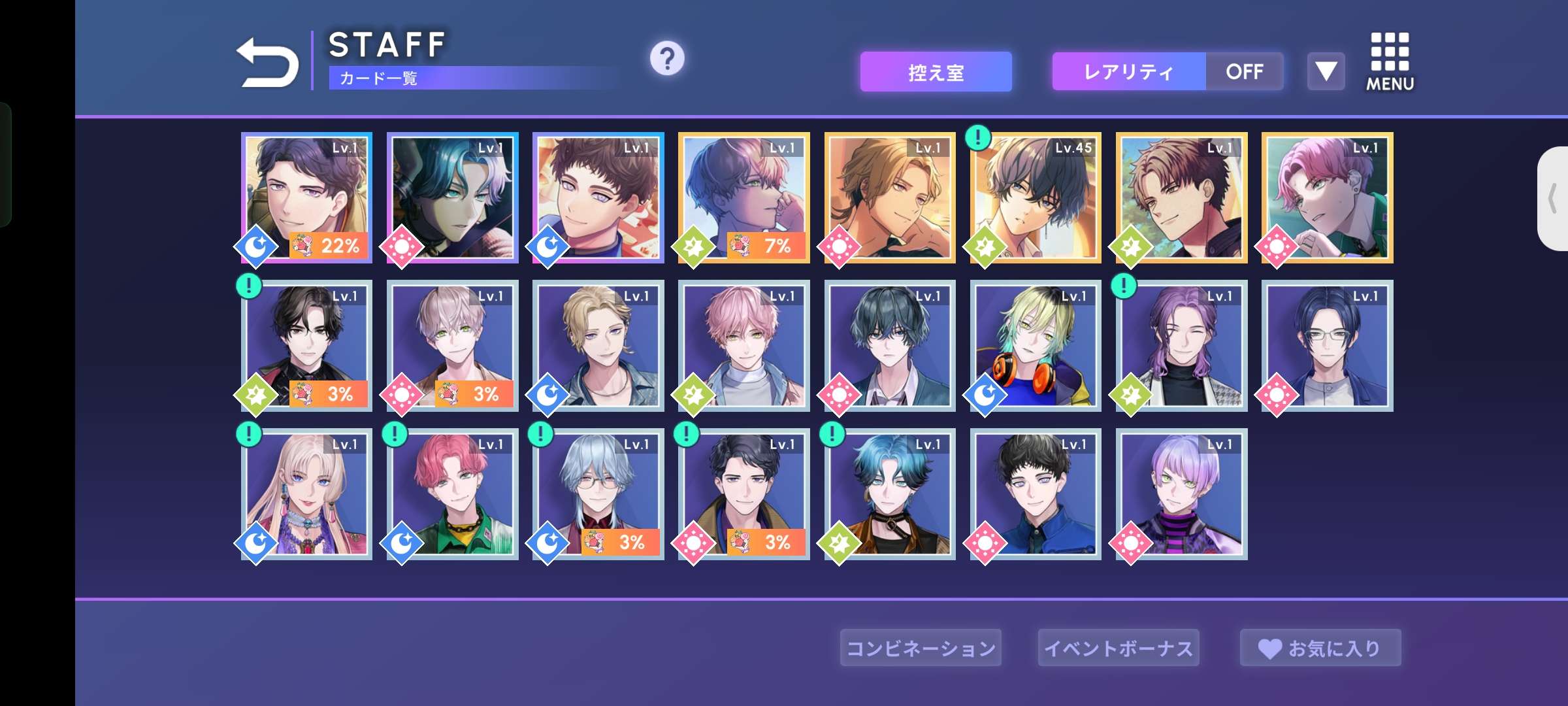Filter by お気に入り favorites
This screenshot has height=706, width=1568.
coord(1320,648)
